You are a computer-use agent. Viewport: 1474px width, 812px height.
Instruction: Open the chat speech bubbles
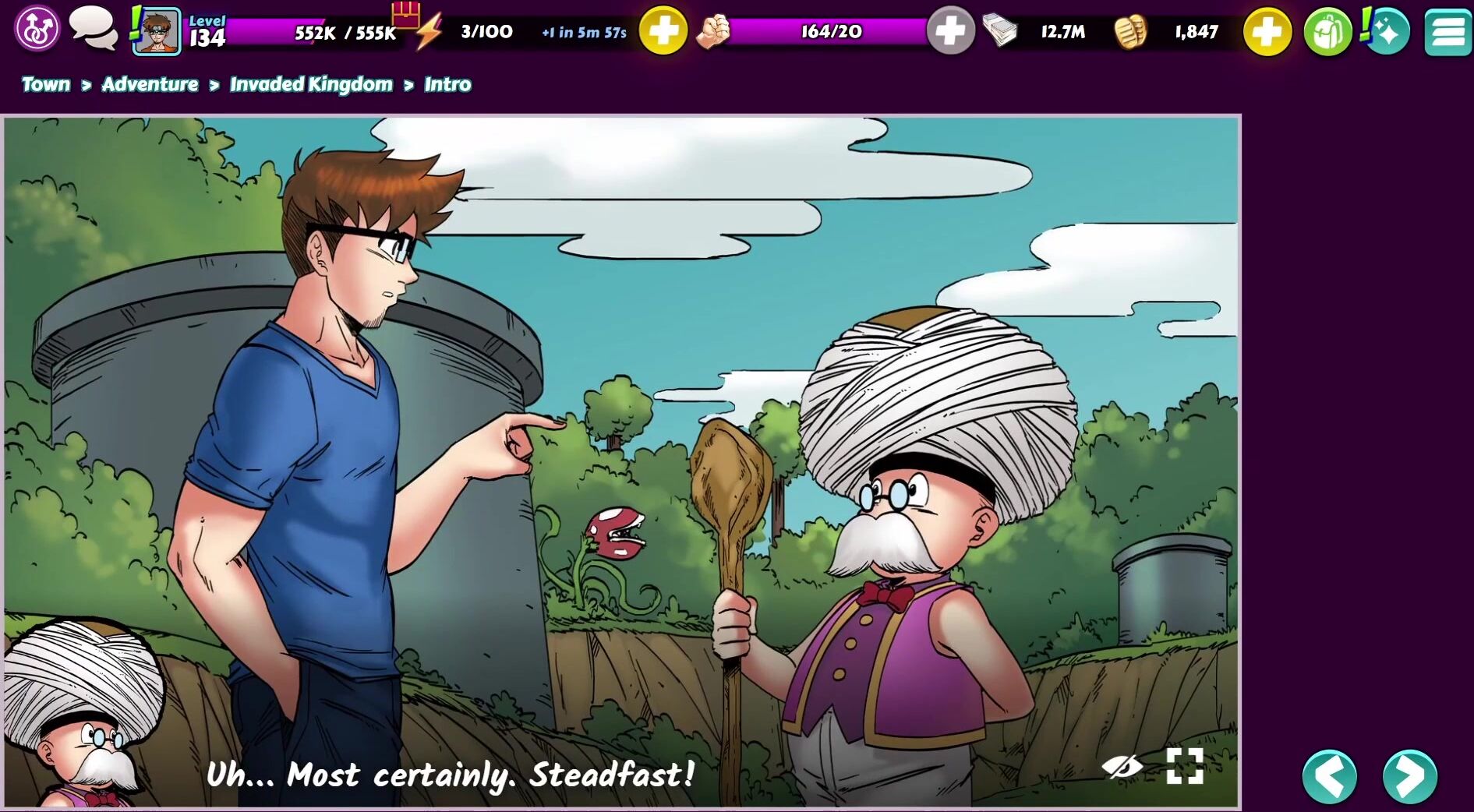coord(93,30)
